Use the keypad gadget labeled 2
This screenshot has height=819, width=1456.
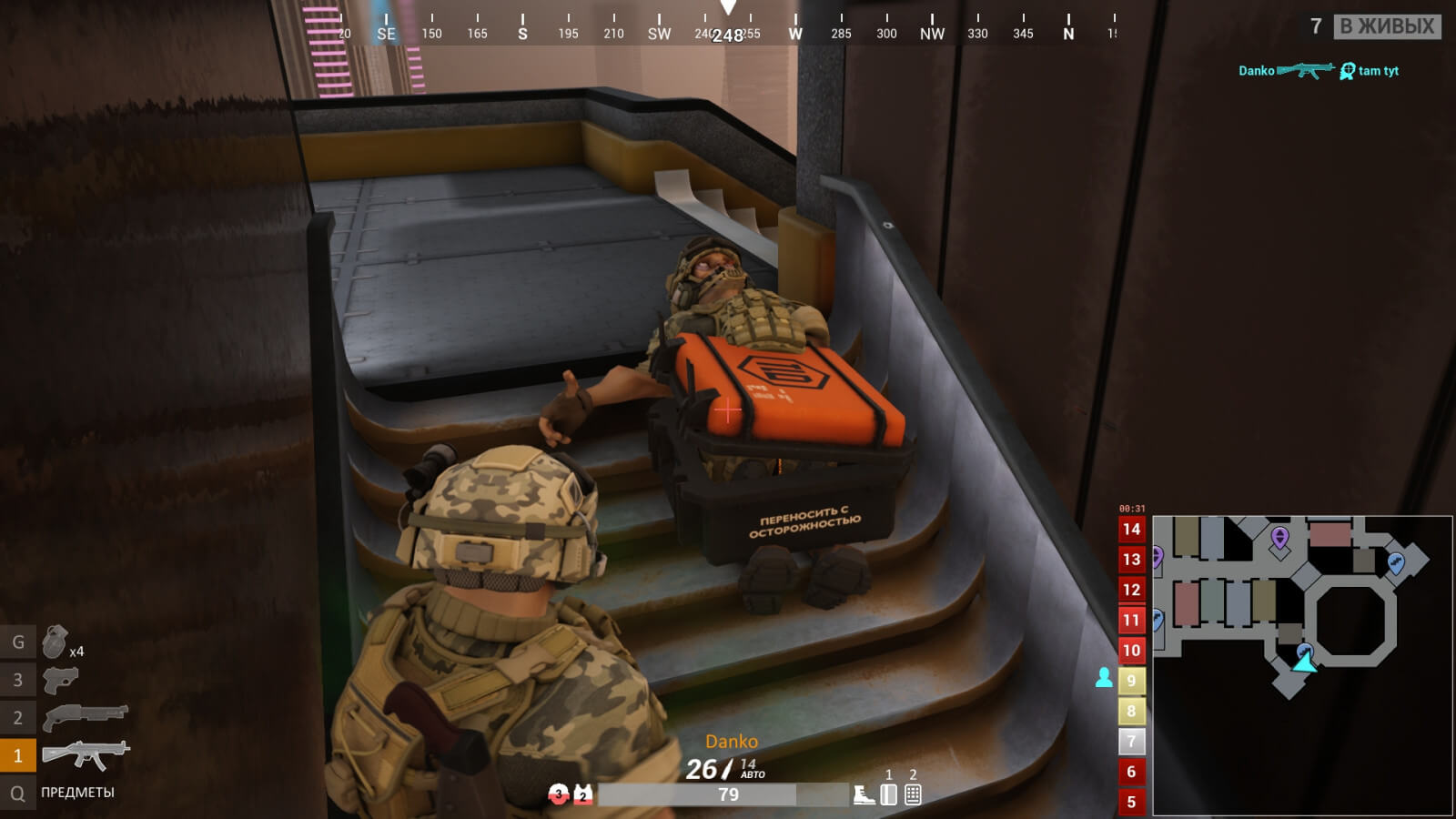coord(913,794)
